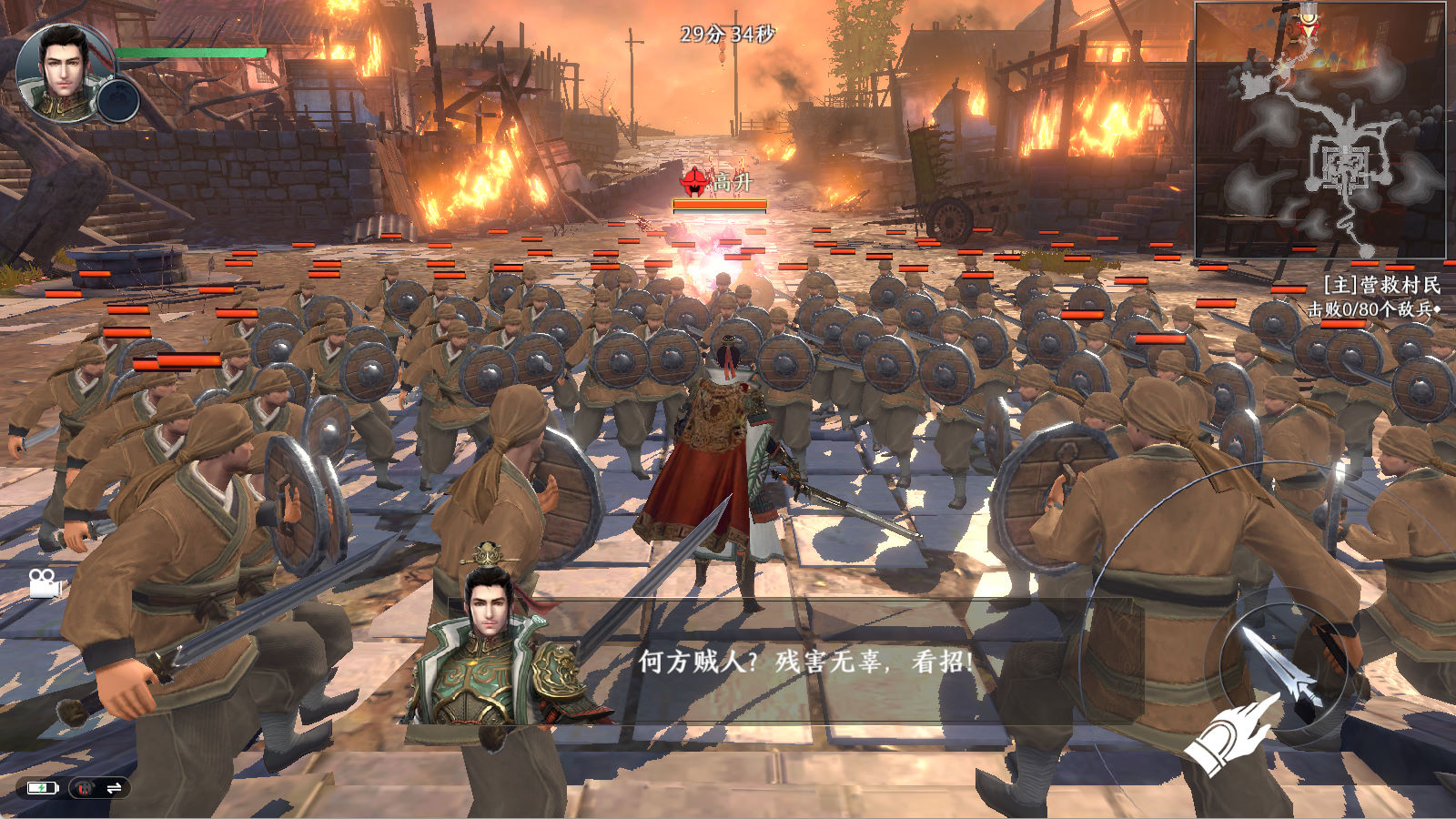Viewport: 1456px width, 819px height.
Task: Tap the dark round mount icon beside portrait
Action: pos(117,100)
